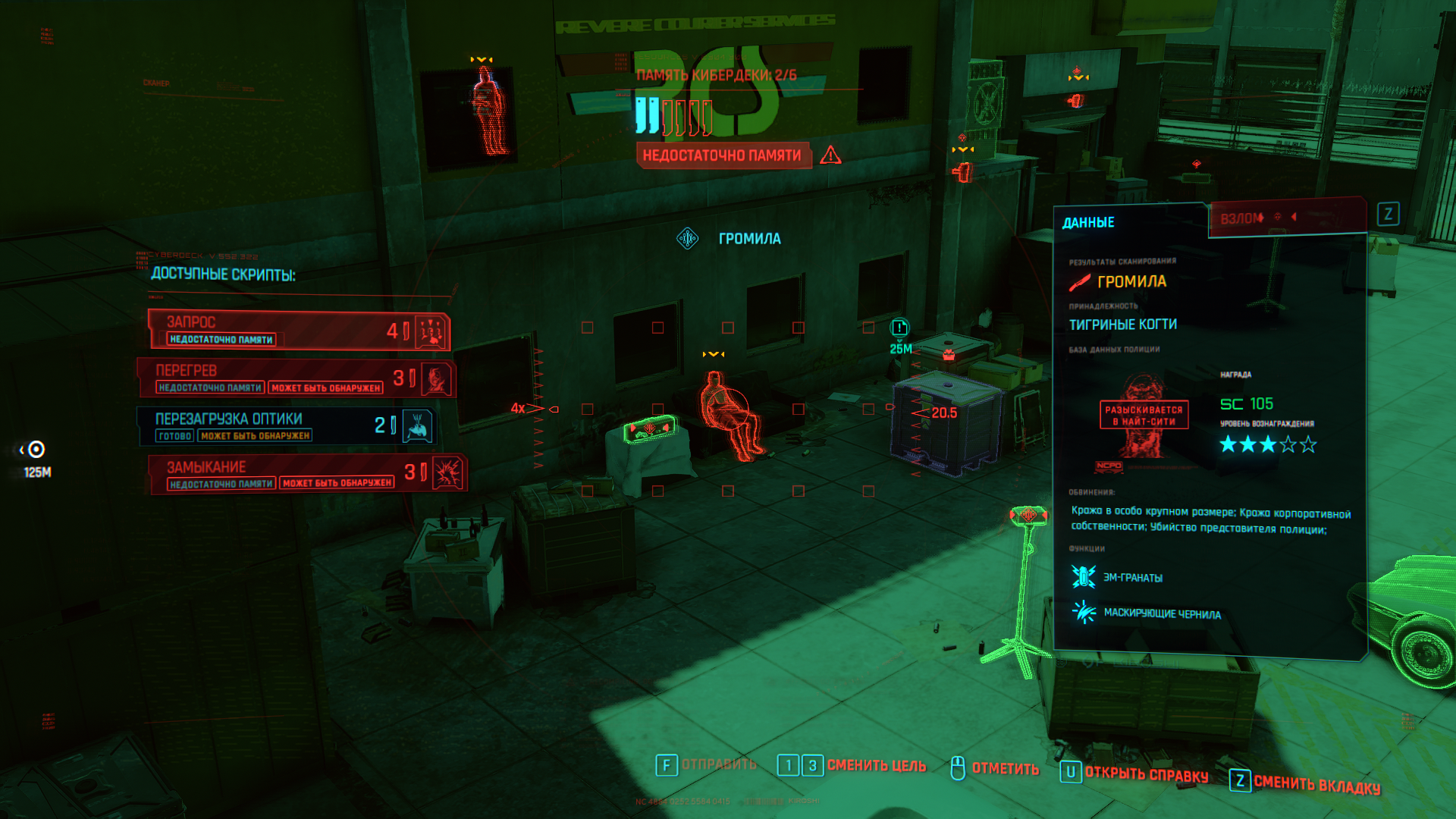
Task: Click Сменить цель to change target
Action: coord(876,766)
